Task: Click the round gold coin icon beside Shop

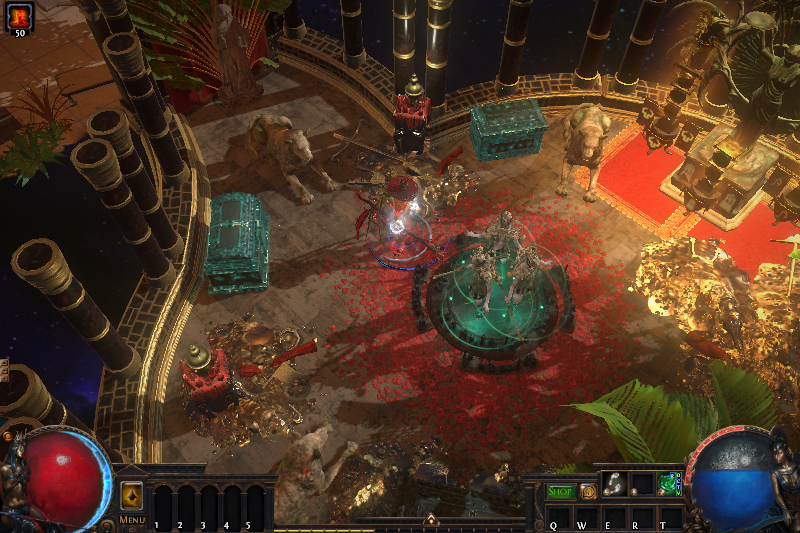Action: [588, 491]
